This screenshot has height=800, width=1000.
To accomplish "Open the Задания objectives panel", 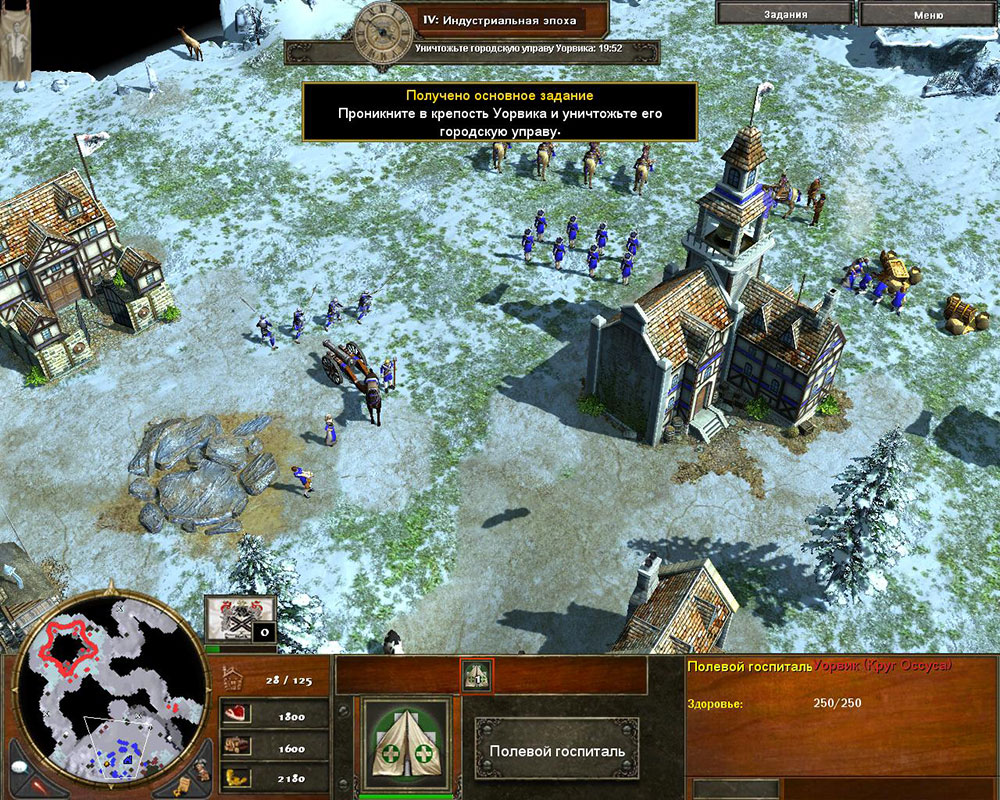I will click(784, 14).
